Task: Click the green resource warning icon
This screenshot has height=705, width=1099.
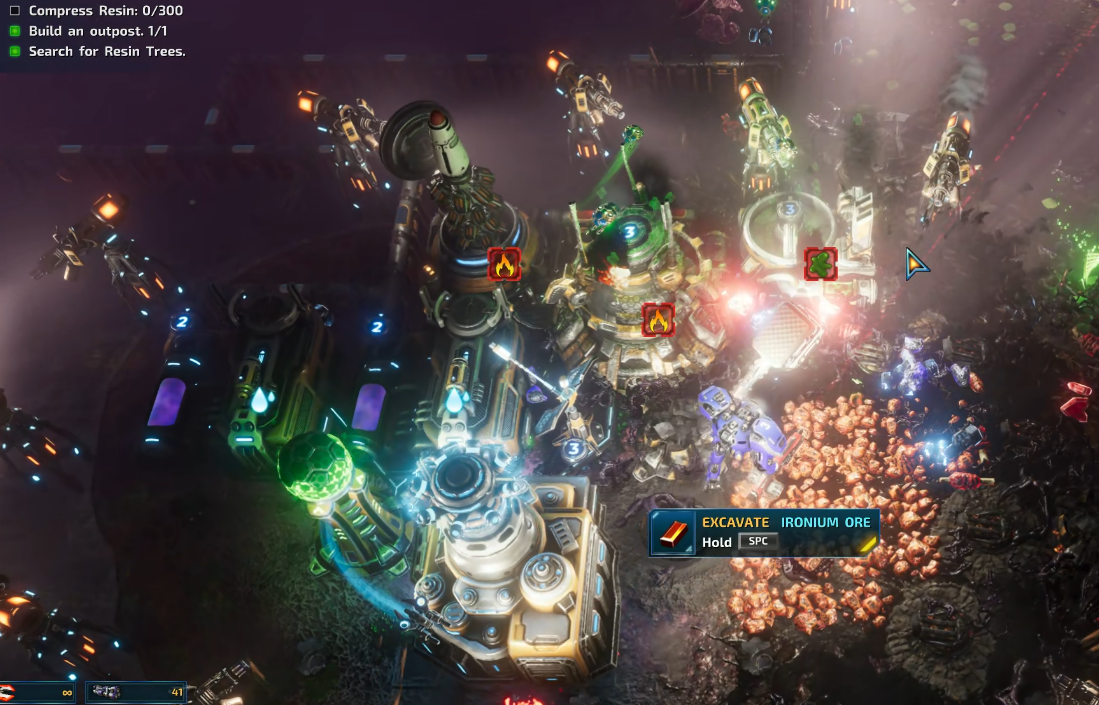Action: (820, 264)
